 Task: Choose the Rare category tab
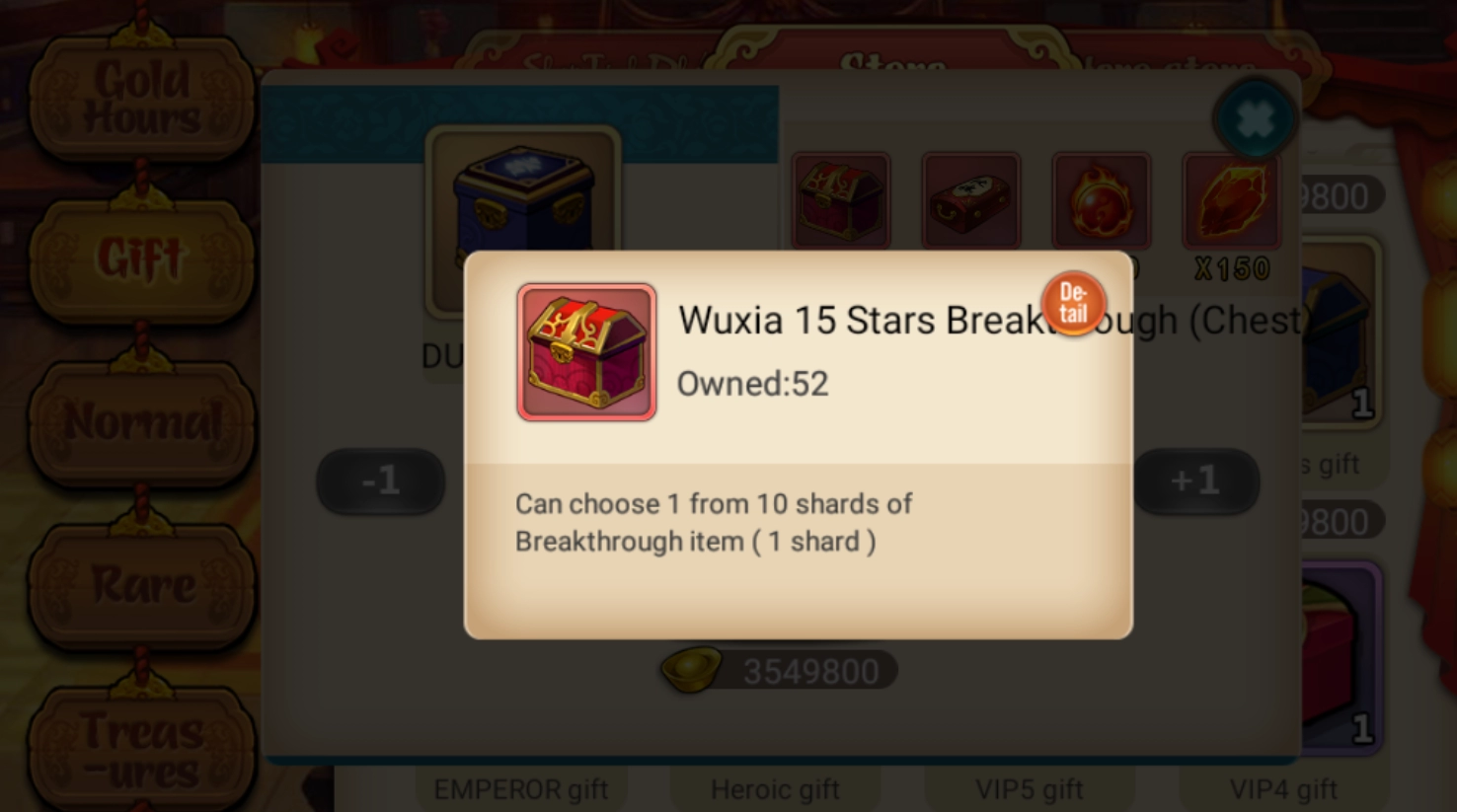[142, 584]
